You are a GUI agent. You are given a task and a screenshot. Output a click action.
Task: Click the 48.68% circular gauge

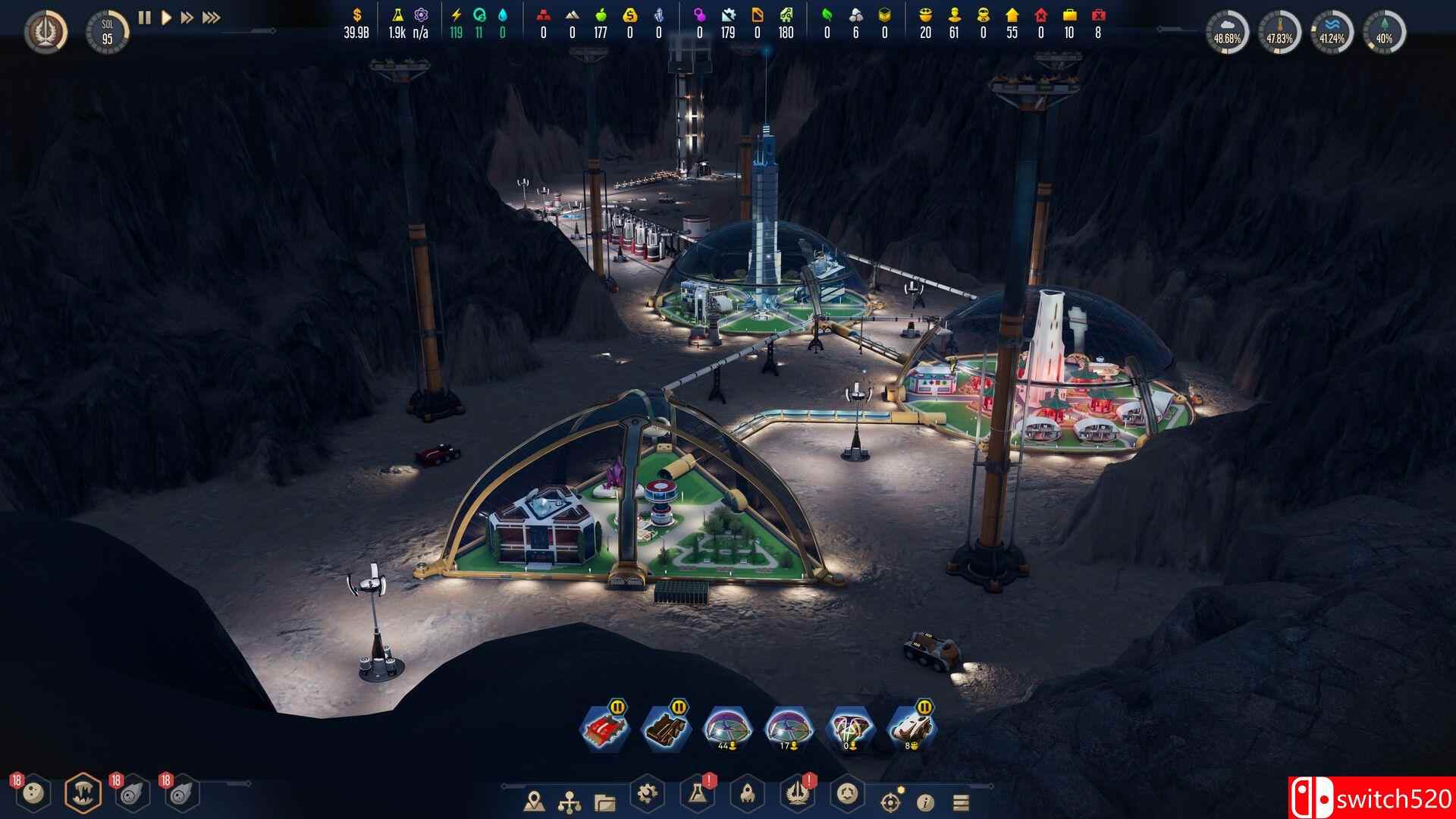point(1228,27)
